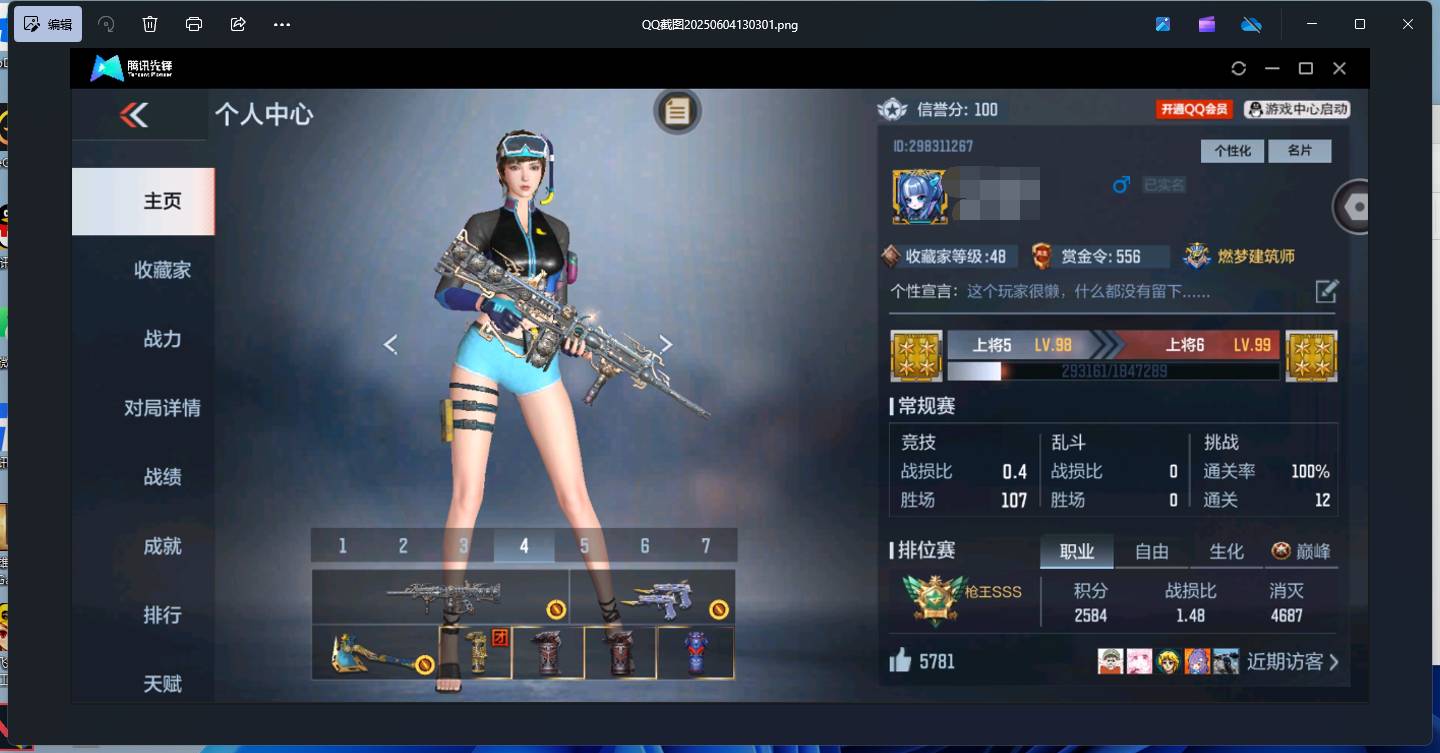This screenshot has width=1440, height=753.
Task: Open the purple-haired visitor avatar thumbnail
Action: (1197, 661)
